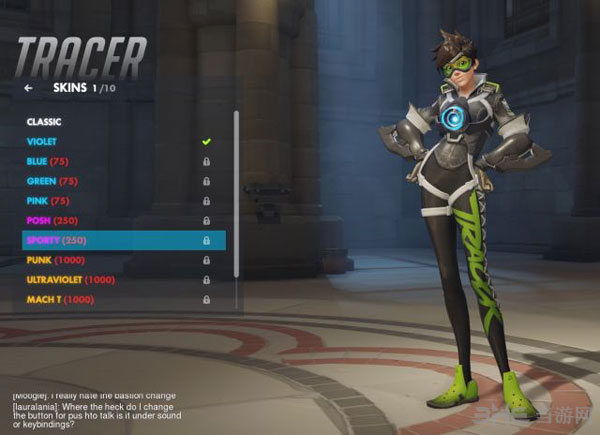Click the skin list scrollbar
Image resolution: width=600 pixels, height=435 pixels.
coord(237,200)
